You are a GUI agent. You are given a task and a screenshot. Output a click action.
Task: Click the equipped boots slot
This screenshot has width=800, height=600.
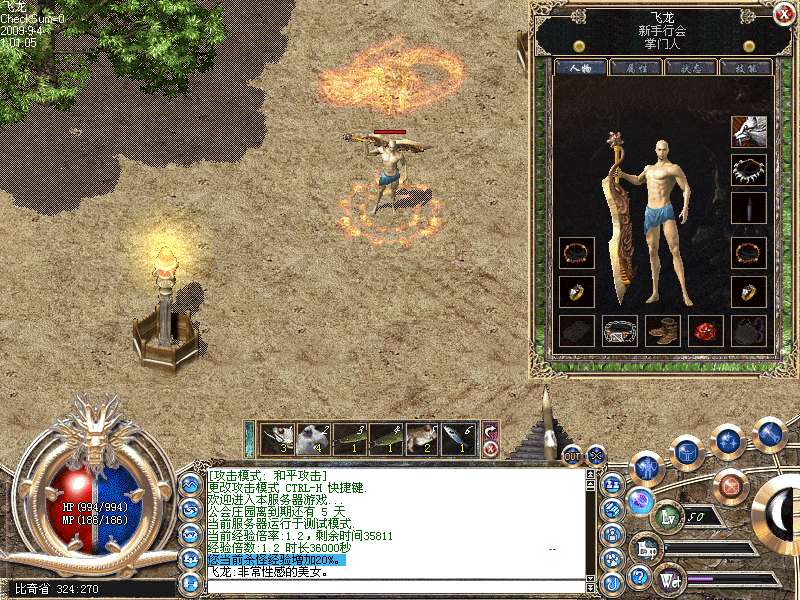[x=662, y=331]
